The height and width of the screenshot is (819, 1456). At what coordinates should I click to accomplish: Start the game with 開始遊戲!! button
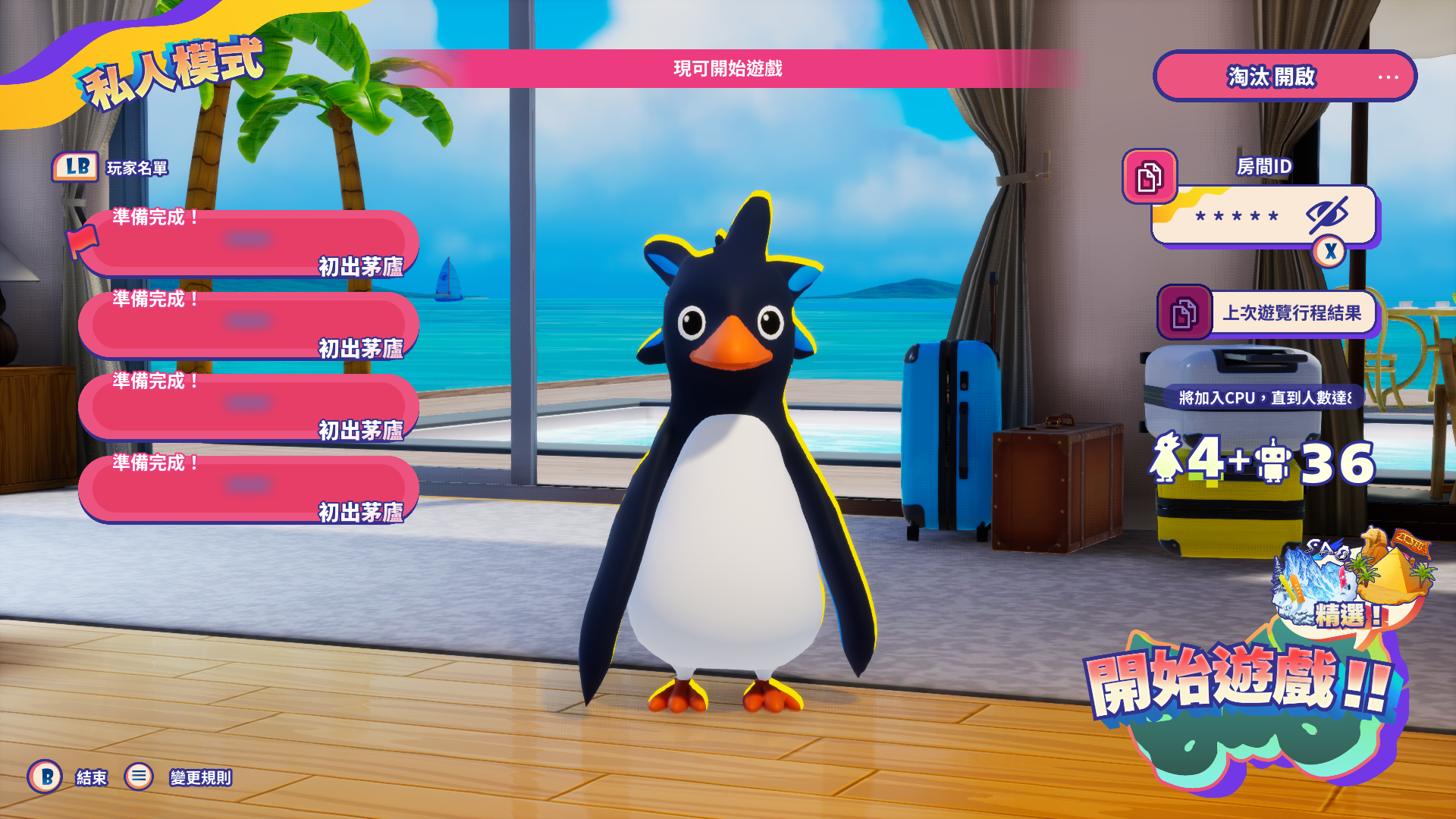point(1240,682)
